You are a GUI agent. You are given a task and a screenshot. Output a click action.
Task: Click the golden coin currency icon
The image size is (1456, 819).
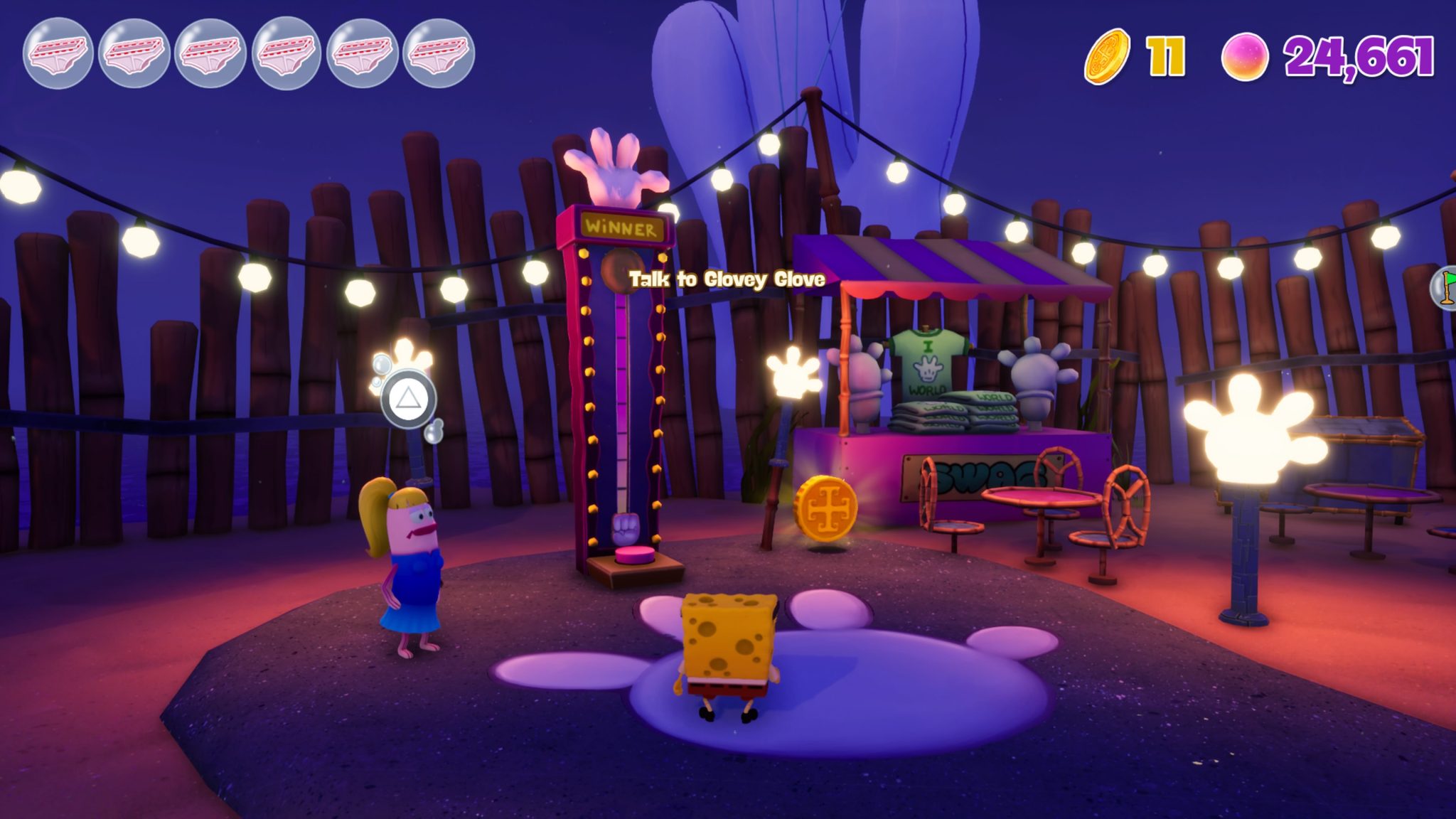click(1108, 53)
